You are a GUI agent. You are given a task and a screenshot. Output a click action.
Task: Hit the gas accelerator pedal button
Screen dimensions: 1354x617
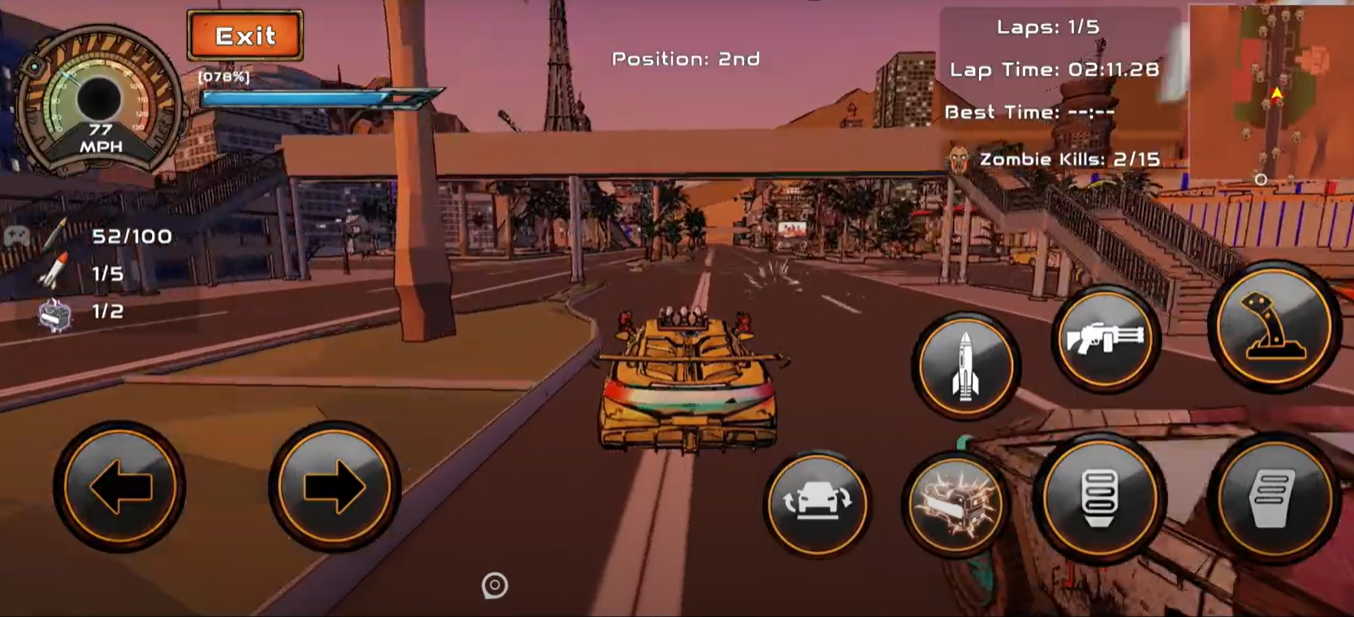tap(1273, 497)
